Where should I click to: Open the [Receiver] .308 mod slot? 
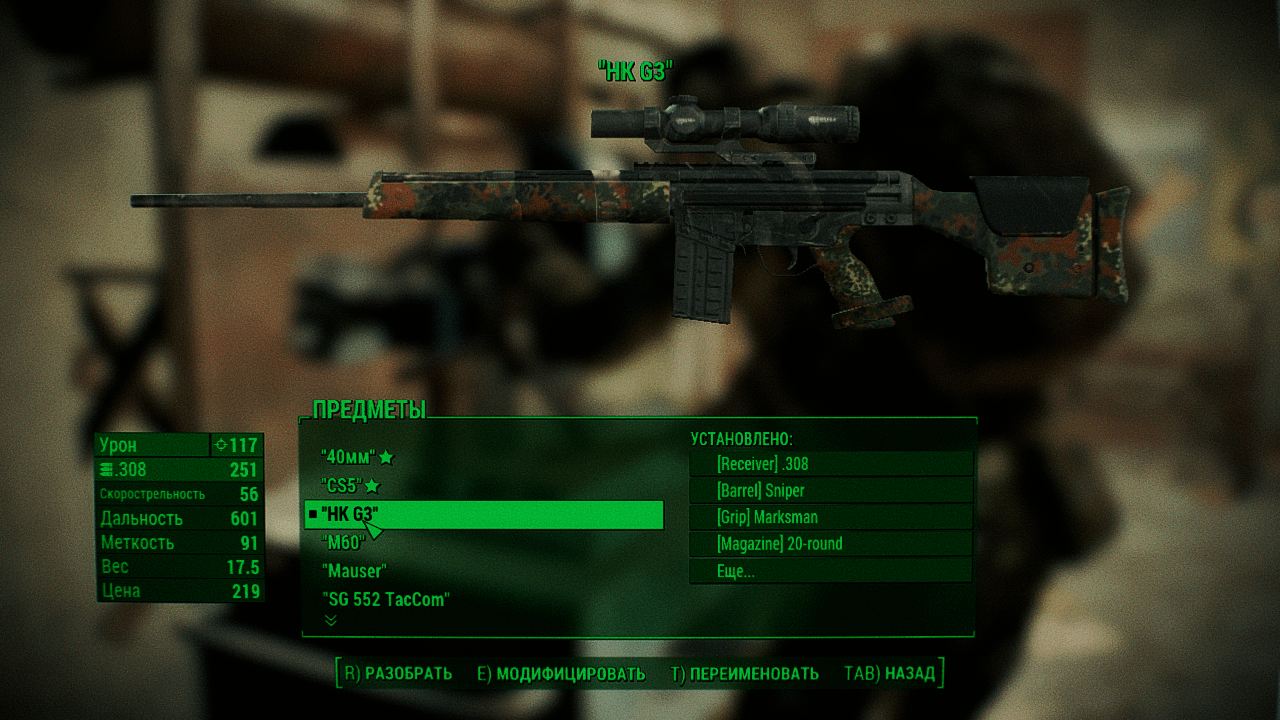coord(830,464)
